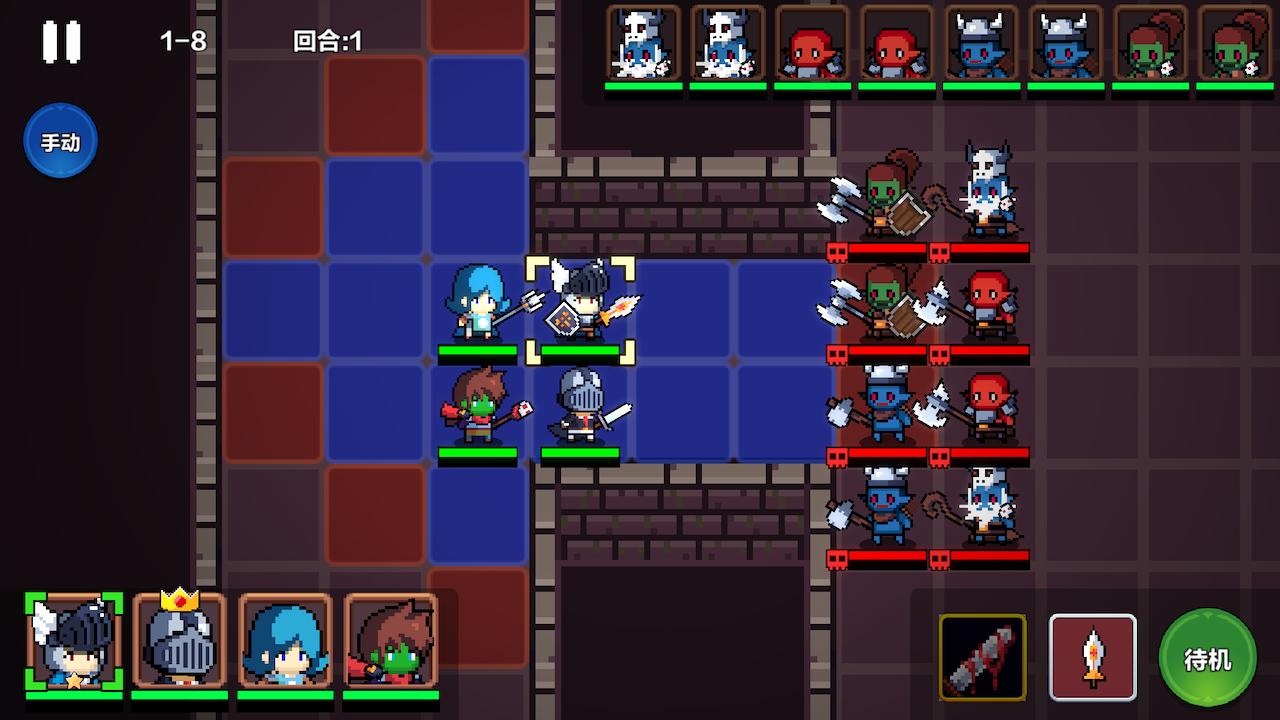Tap the pause icon at top left
1280x720 pixels.
click(x=60, y=40)
